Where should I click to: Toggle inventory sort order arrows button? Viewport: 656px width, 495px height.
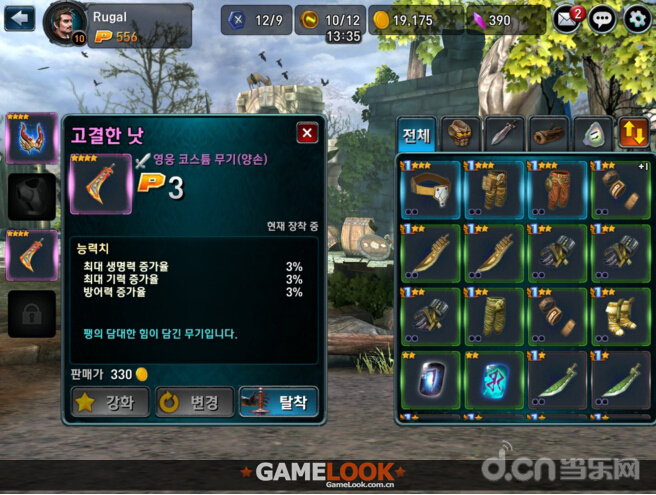pyautogui.click(x=634, y=134)
